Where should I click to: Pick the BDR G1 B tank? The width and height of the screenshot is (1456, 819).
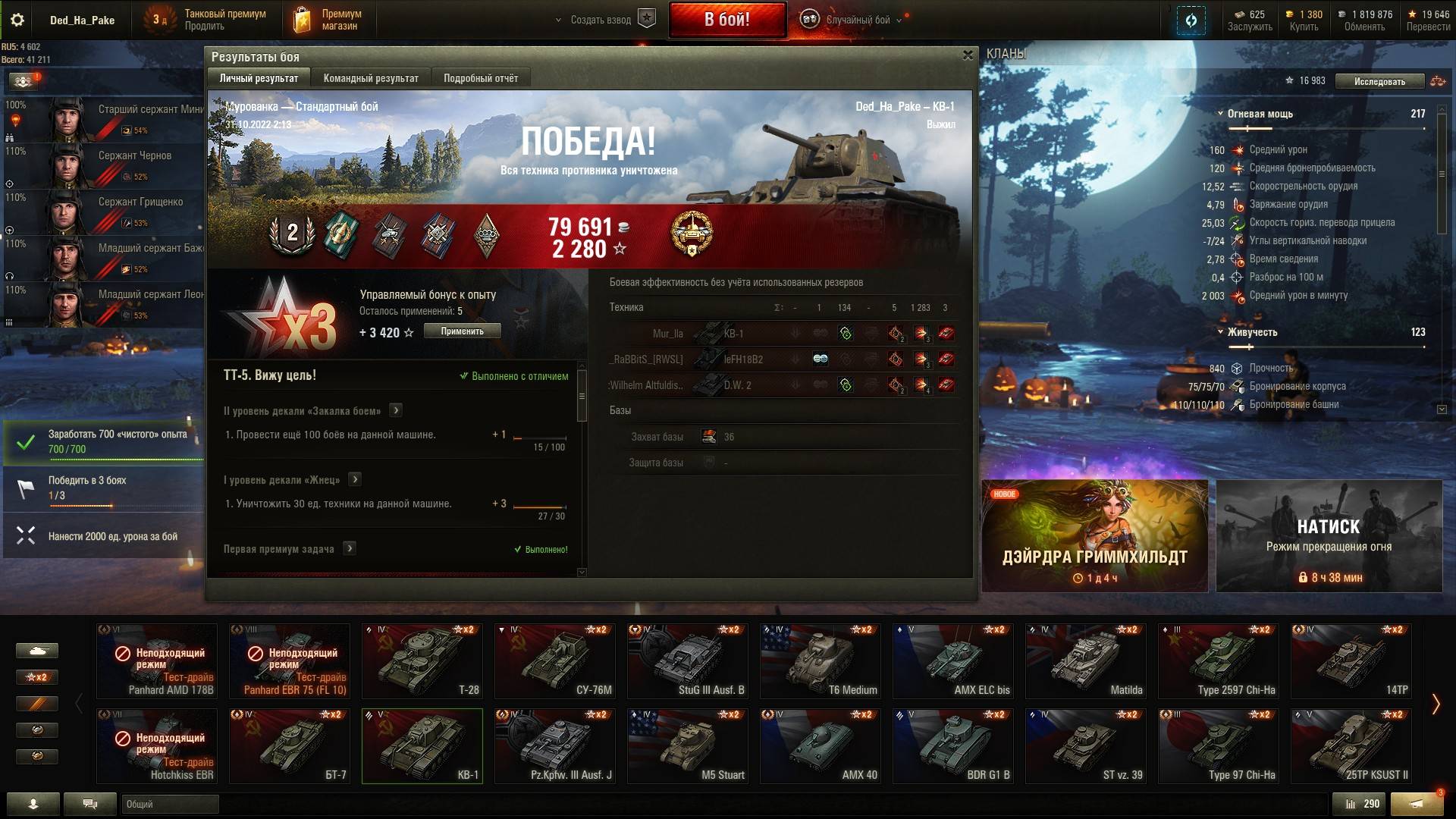coord(953,746)
